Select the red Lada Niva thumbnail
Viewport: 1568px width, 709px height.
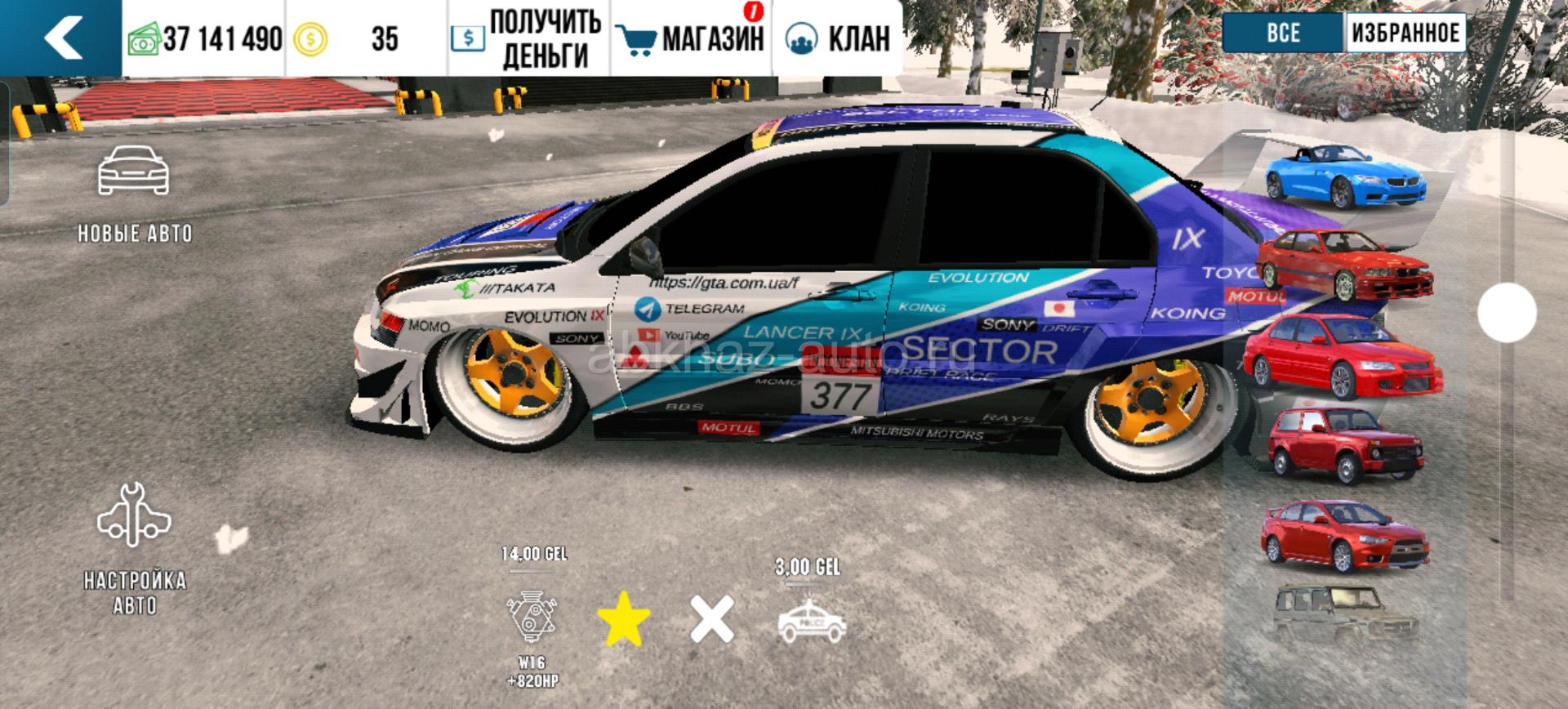pyautogui.click(x=1343, y=445)
